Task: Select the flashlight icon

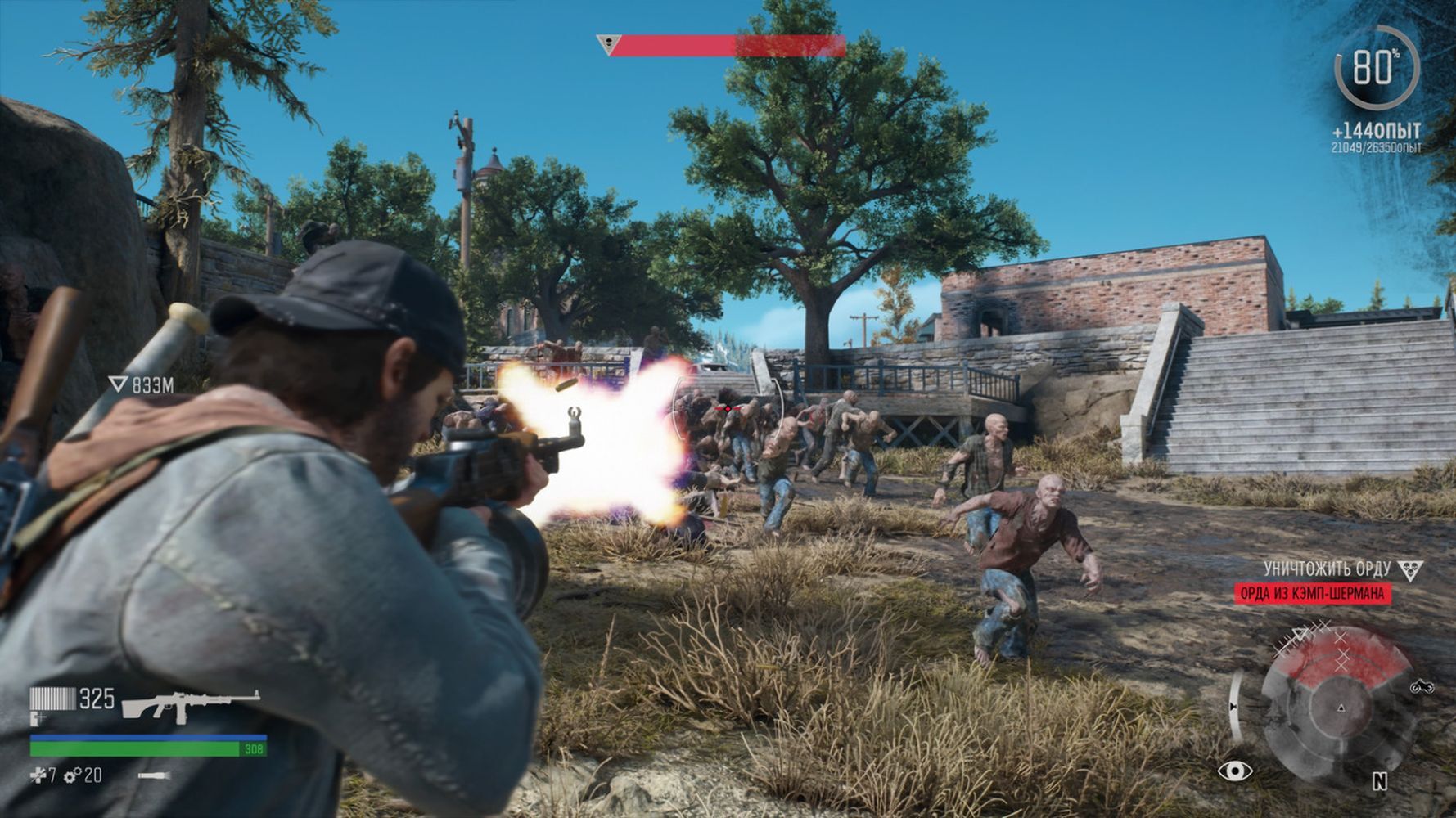Action: click(154, 775)
